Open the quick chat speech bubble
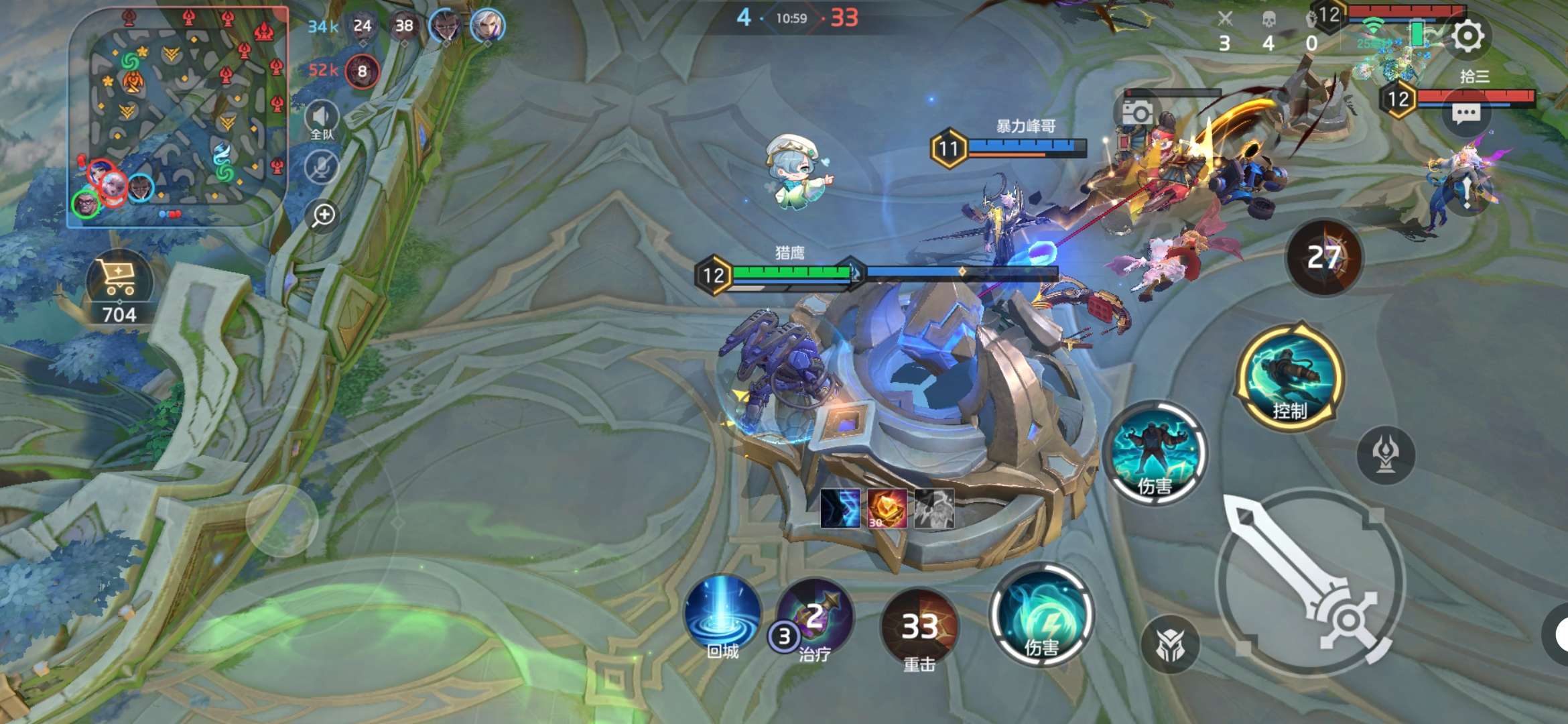 [x=1465, y=114]
